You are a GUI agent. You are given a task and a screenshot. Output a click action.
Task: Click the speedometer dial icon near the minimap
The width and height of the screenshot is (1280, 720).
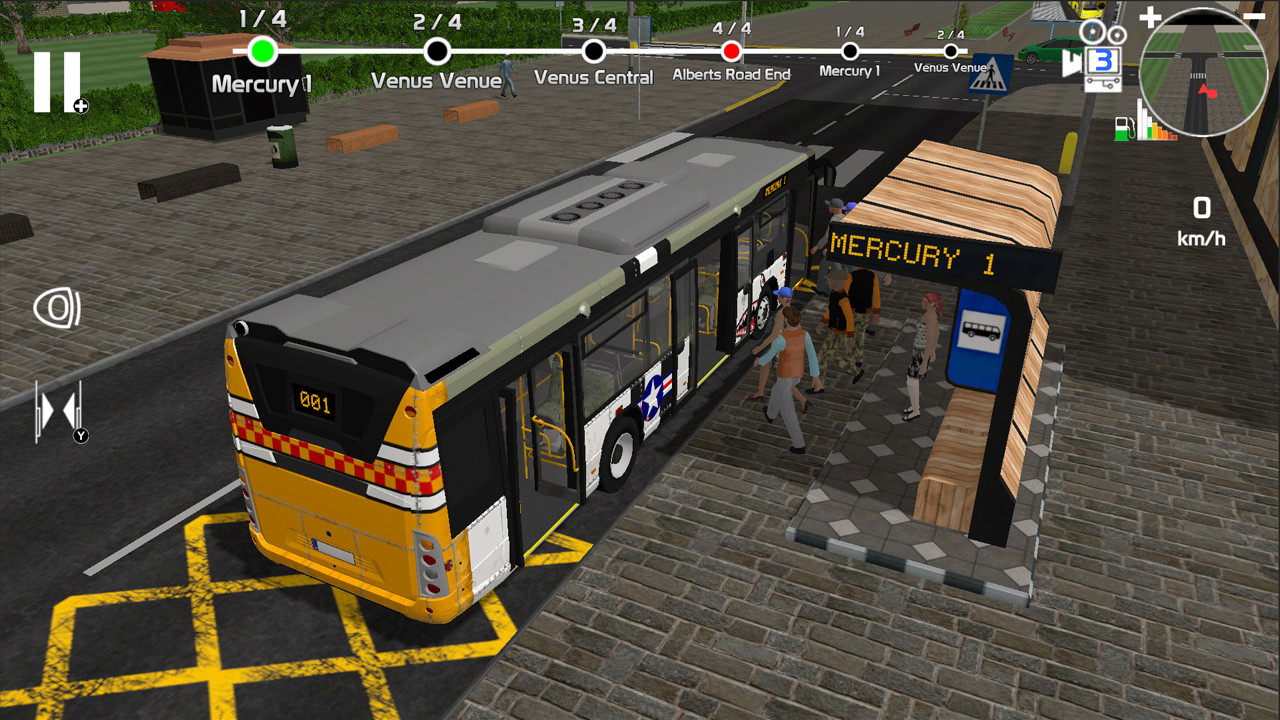pos(1091,31)
